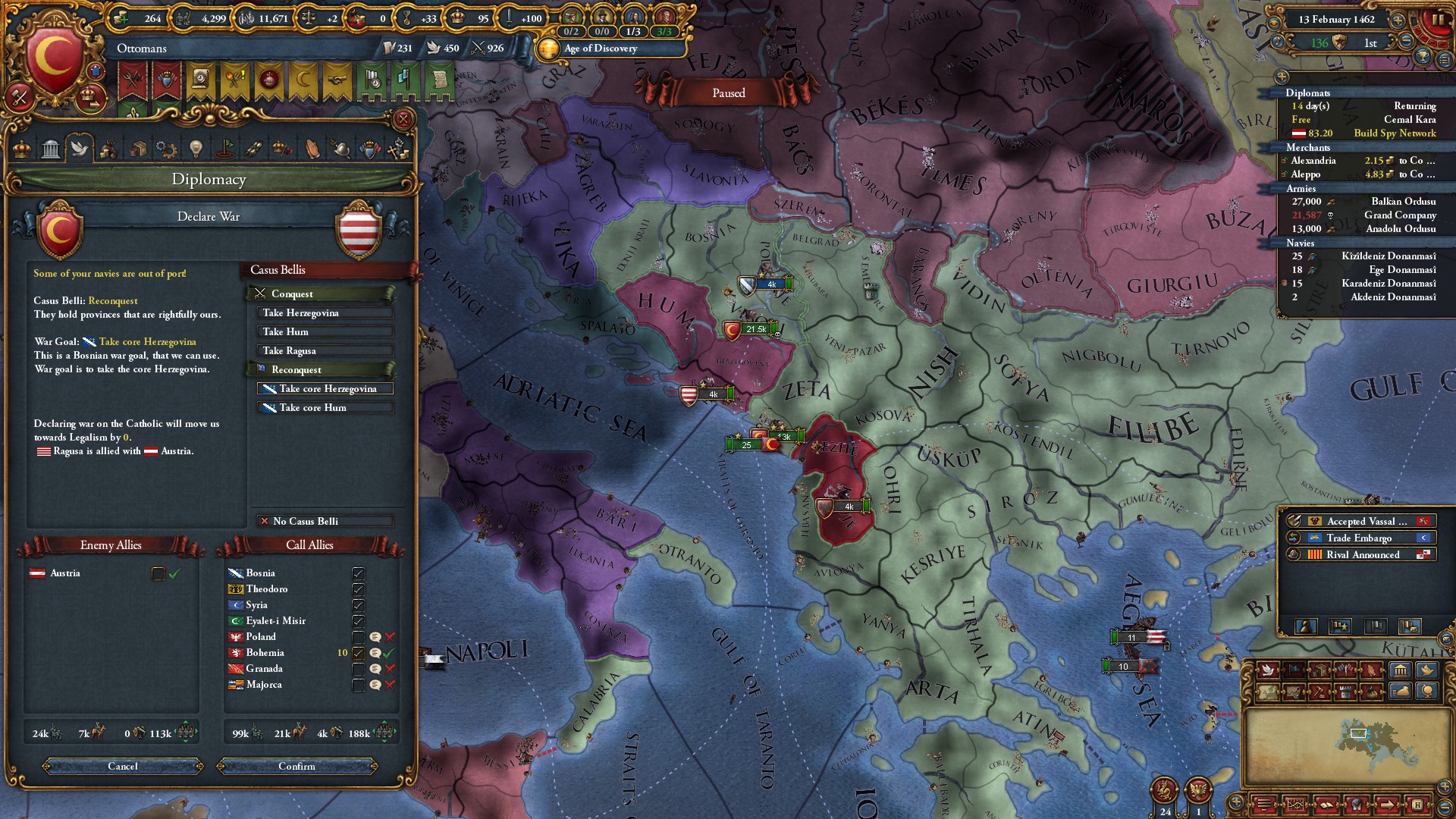Toggle the Poland ally checkbox

(x=359, y=637)
